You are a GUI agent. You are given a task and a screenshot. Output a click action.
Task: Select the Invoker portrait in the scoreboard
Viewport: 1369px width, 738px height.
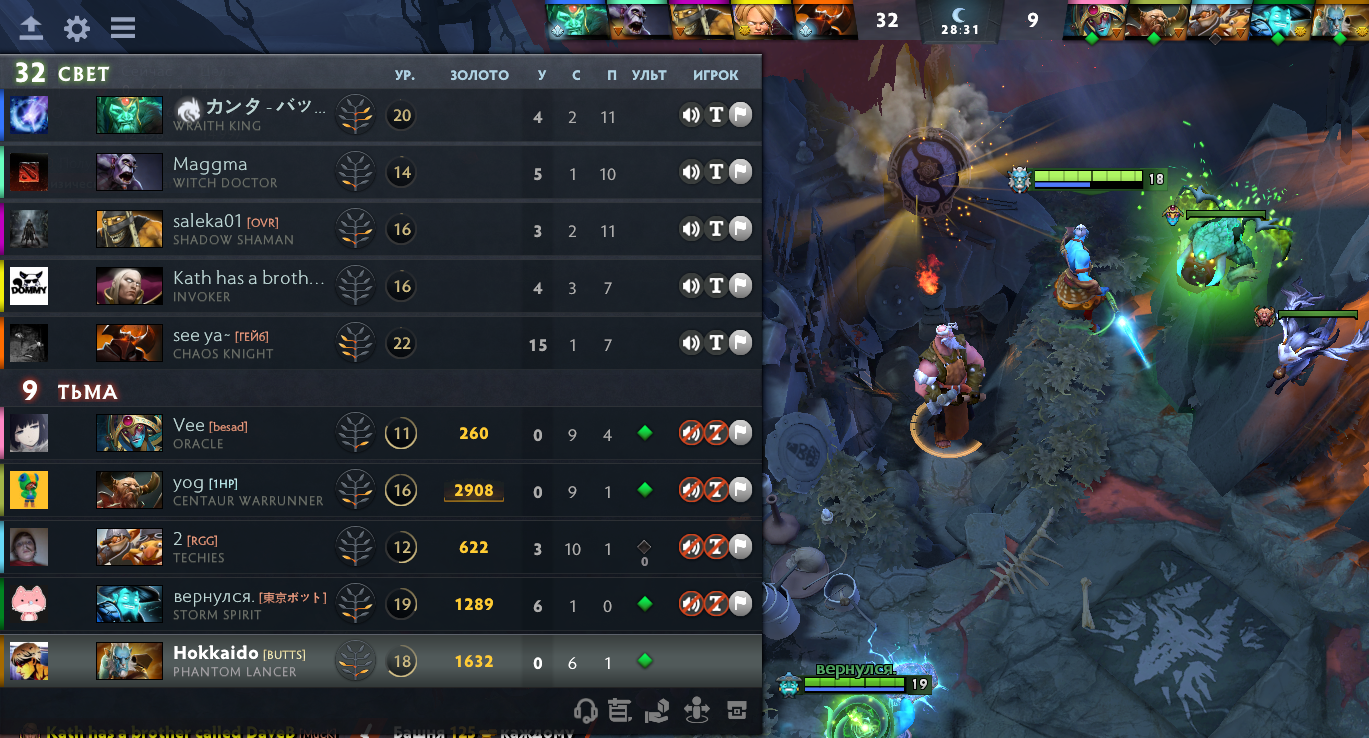point(129,286)
